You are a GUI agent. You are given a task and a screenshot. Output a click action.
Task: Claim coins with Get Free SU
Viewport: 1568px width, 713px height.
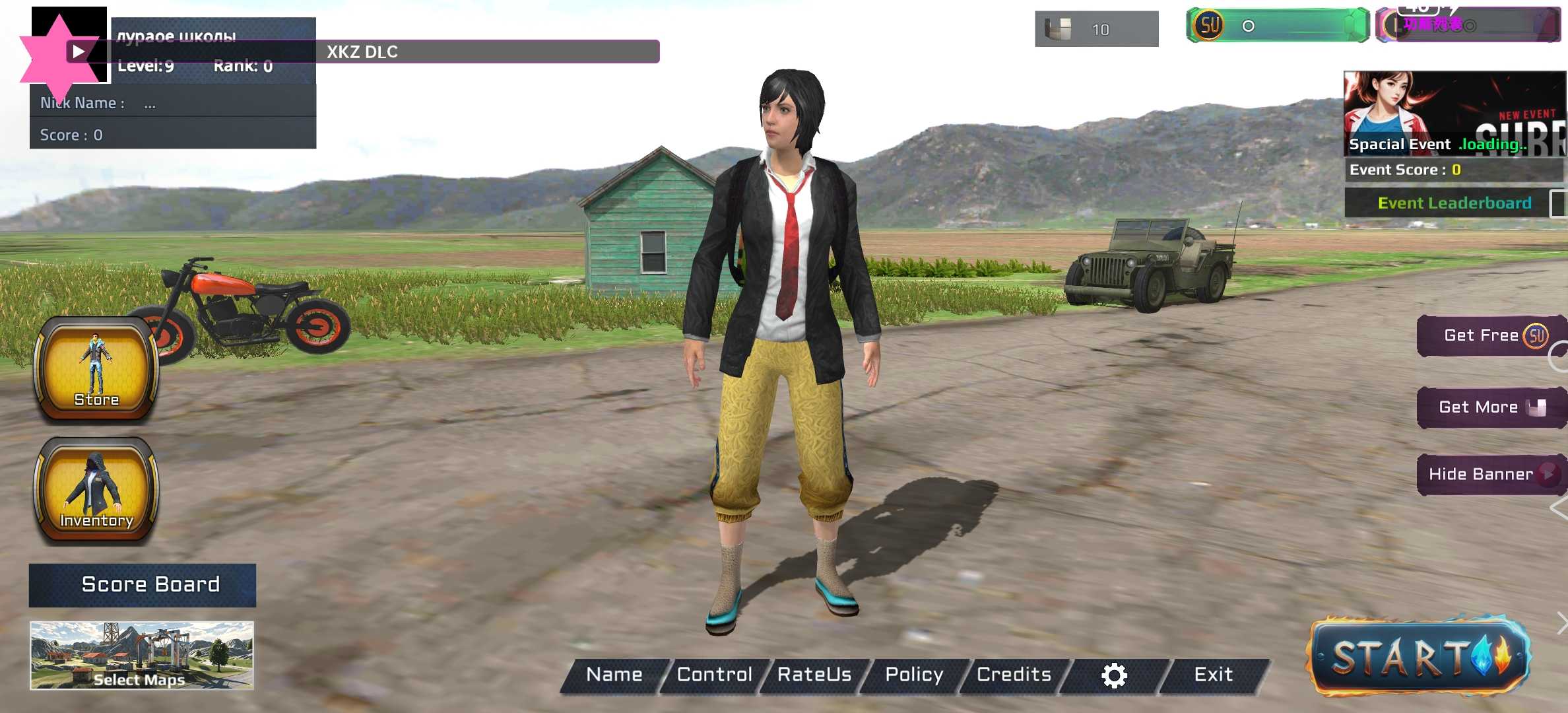[1491, 336]
